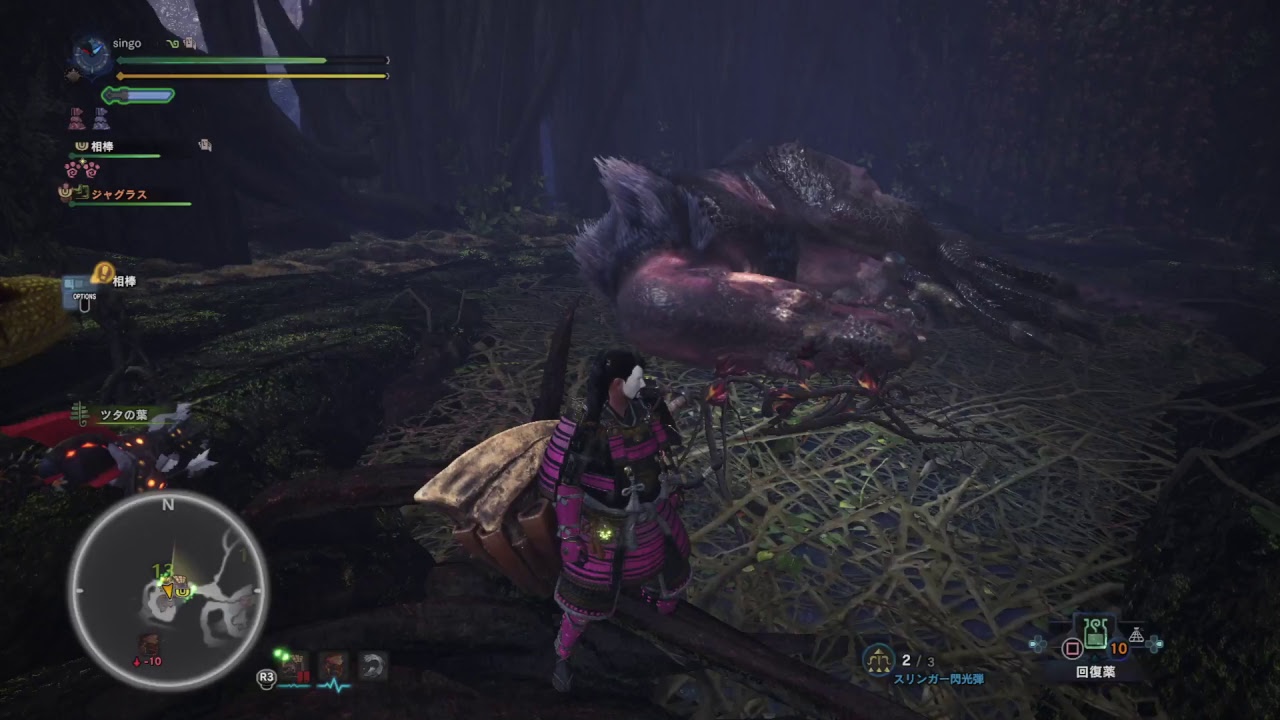This screenshot has width=1280, height=720.
Task: Click the blue defense-up buff icon
Action: [x=101, y=120]
